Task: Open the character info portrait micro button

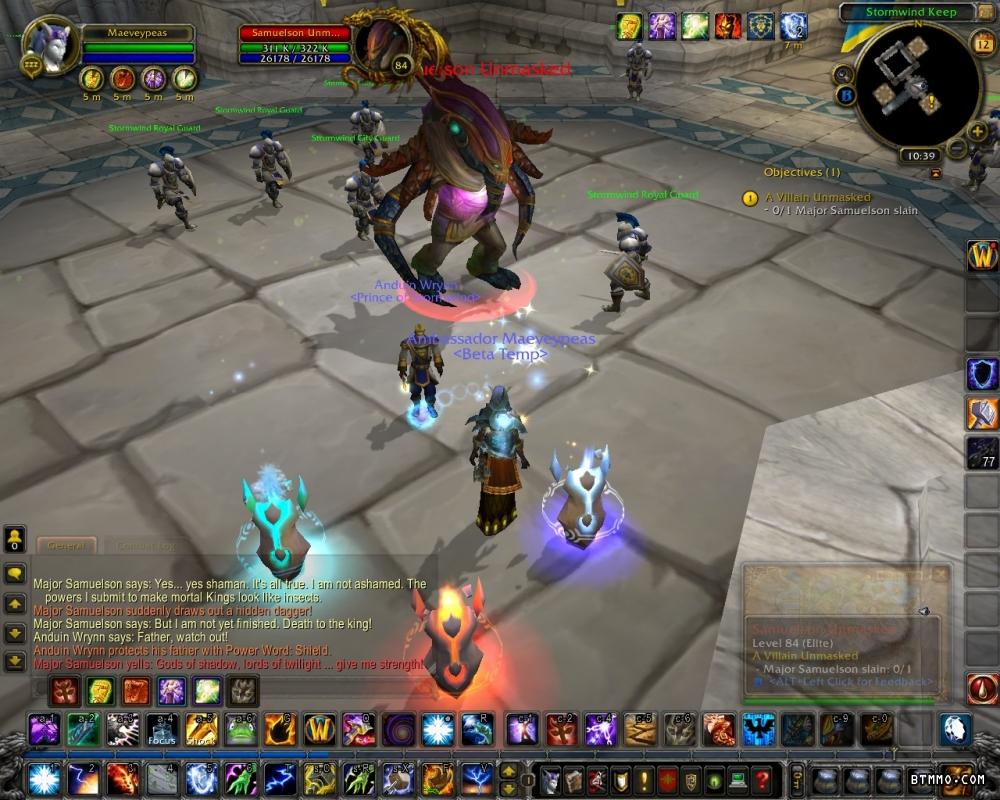Action: click(549, 778)
